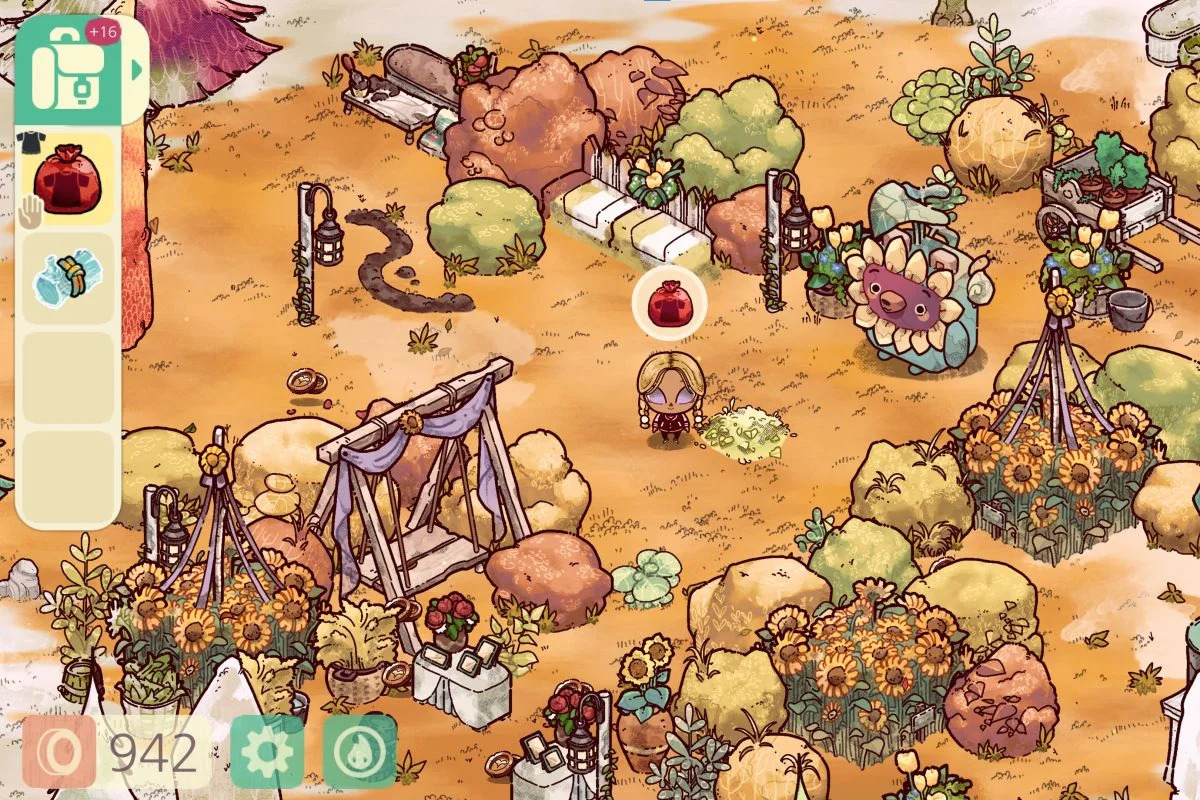Open the gear settings menu
The height and width of the screenshot is (800, 1200).
pyautogui.click(x=268, y=751)
